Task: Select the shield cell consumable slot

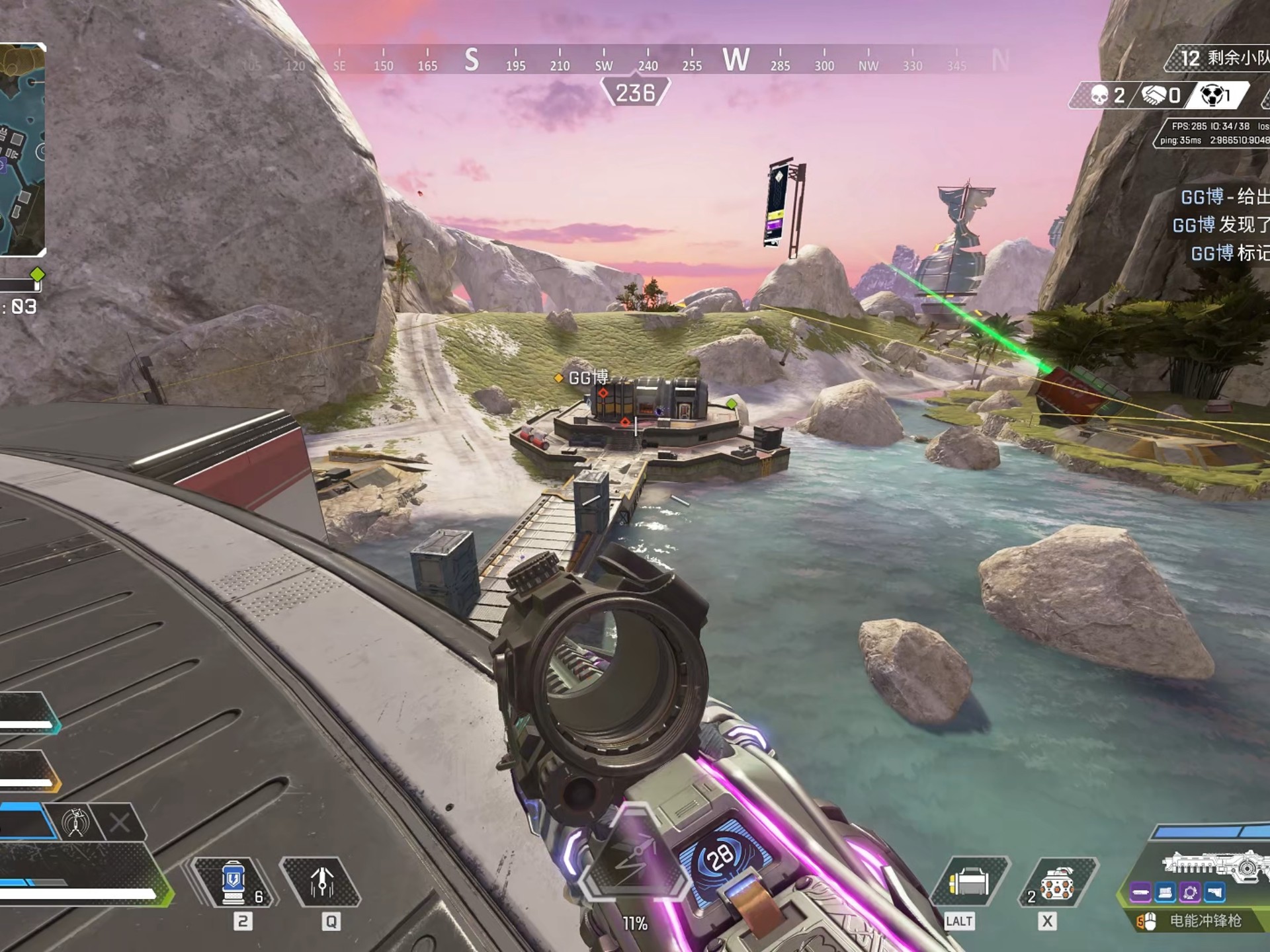Action: point(233,882)
